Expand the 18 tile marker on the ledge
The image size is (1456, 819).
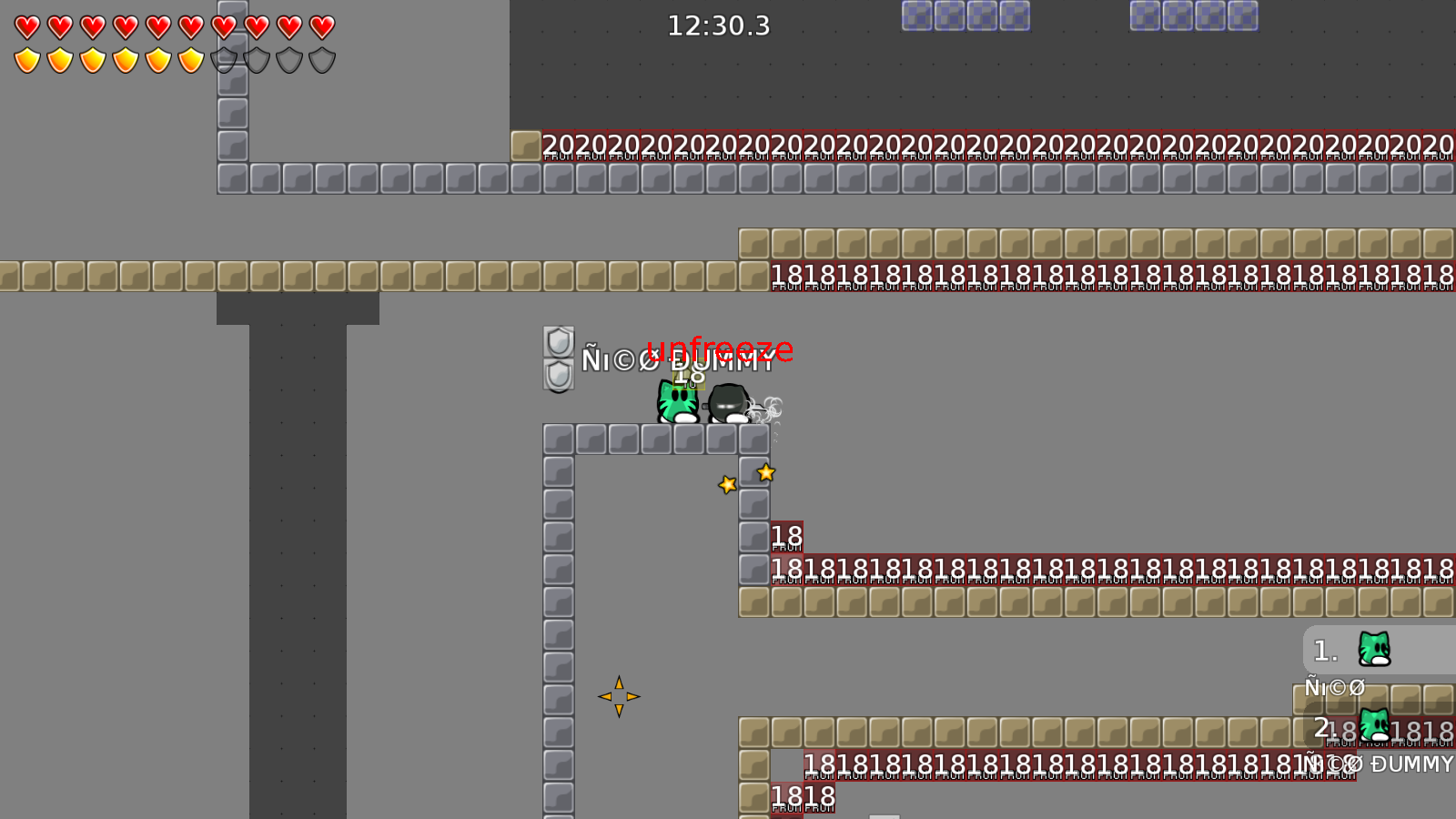[787, 537]
